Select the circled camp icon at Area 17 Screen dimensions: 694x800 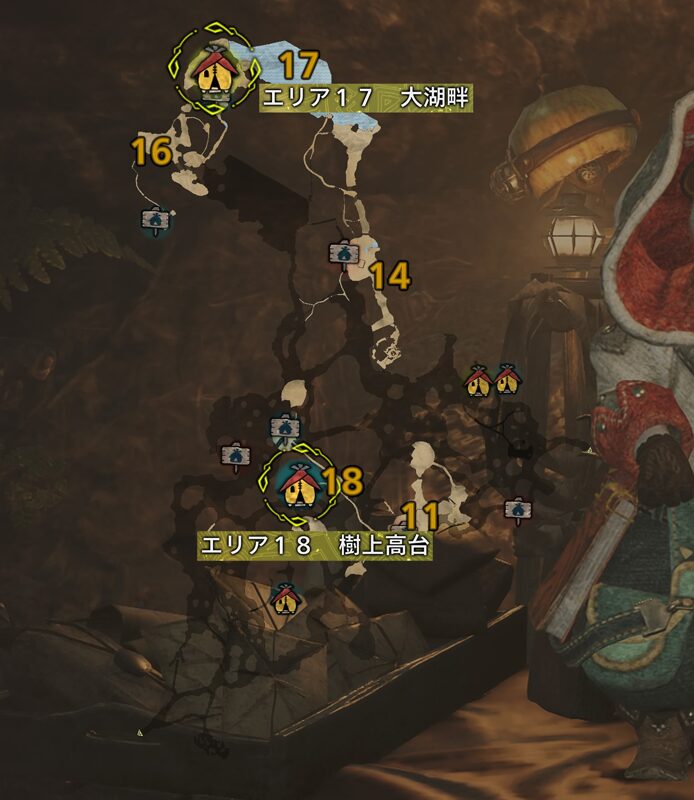[213, 70]
